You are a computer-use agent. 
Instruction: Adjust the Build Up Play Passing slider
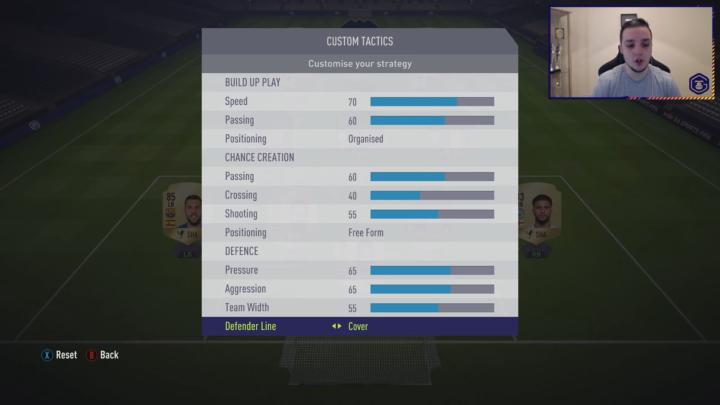(432, 120)
